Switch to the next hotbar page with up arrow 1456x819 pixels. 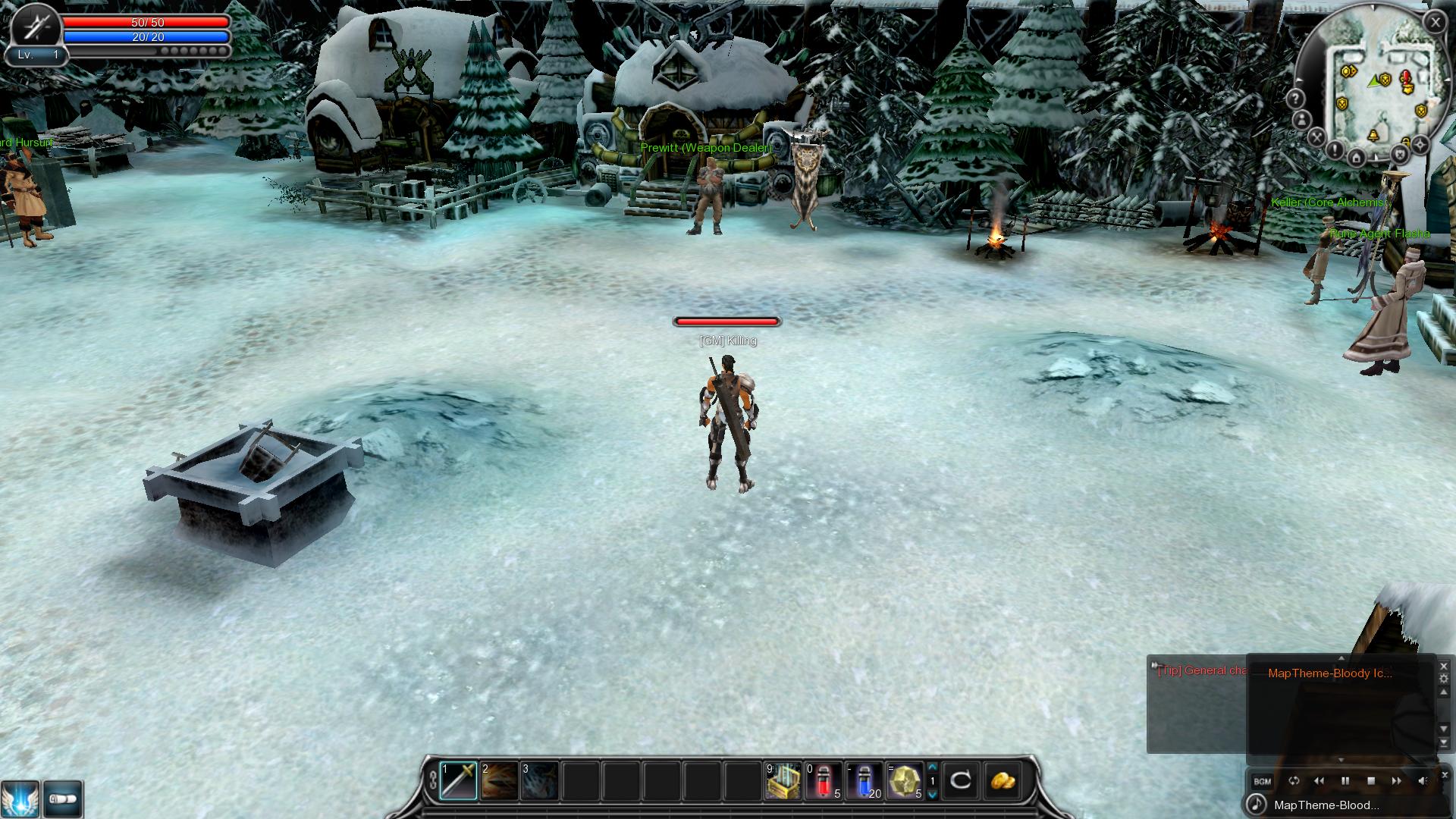[933, 767]
